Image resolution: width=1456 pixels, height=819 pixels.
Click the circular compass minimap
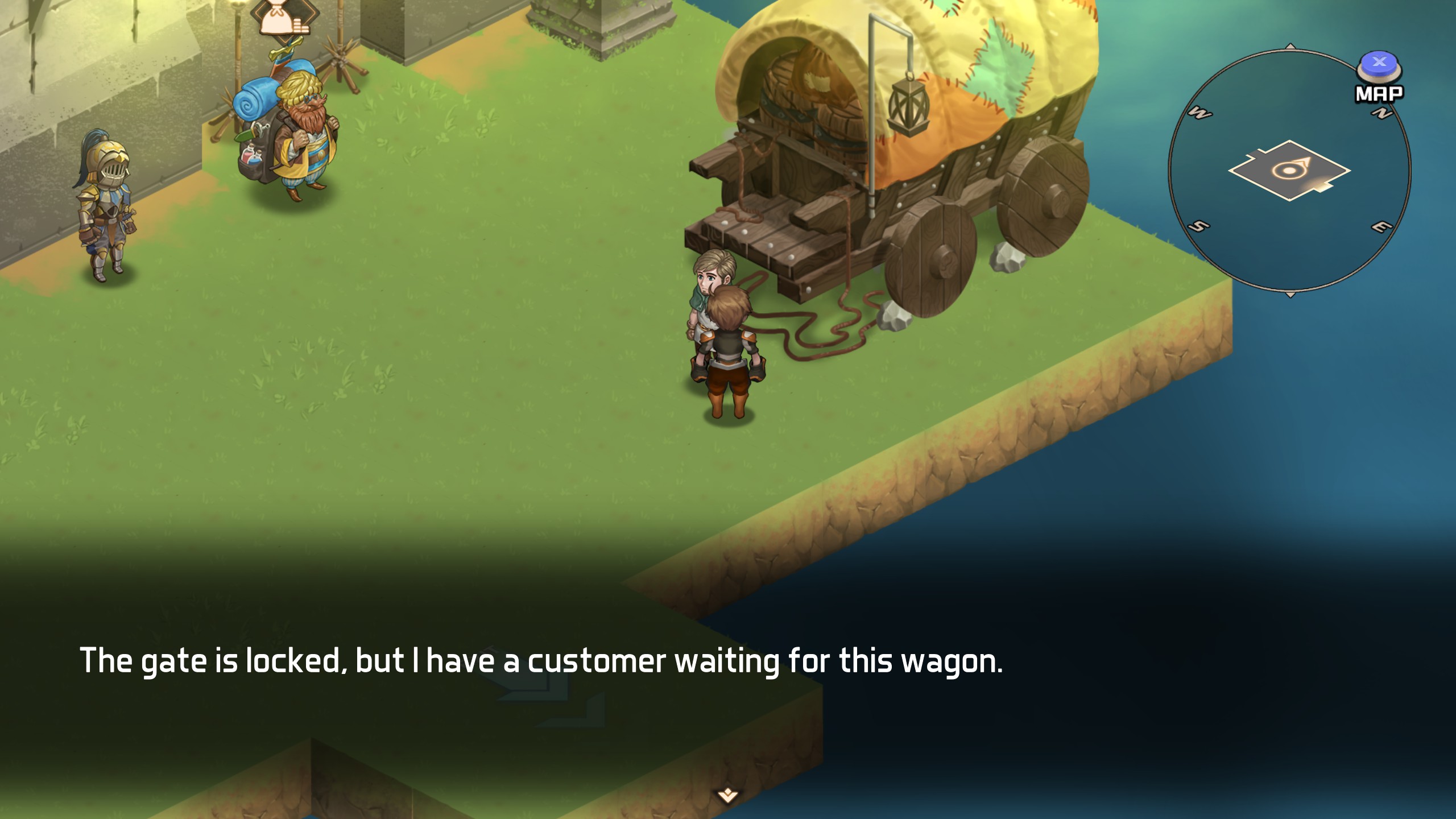click(x=1289, y=171)
